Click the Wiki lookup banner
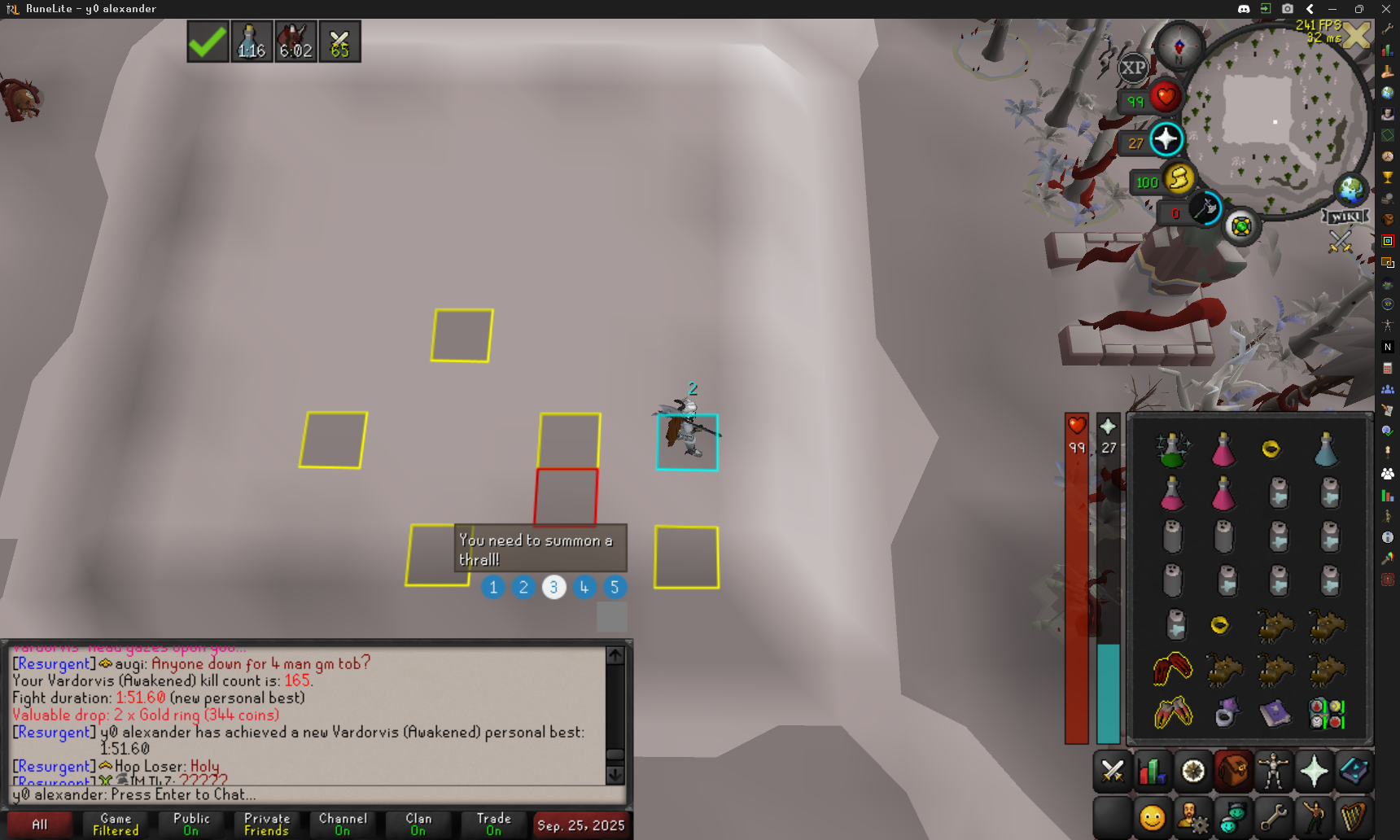 1345,217
